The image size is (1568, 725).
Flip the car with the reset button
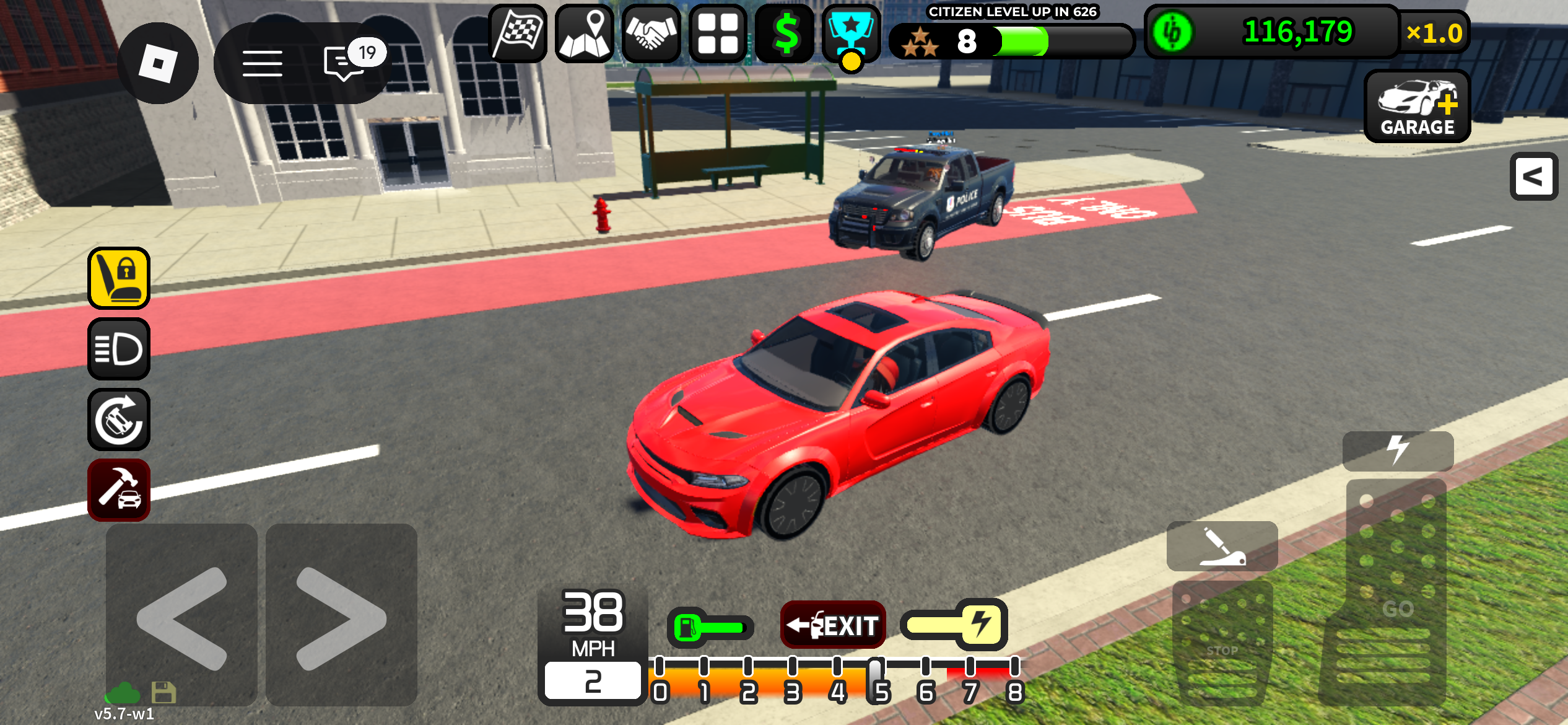tap(119, 420)
